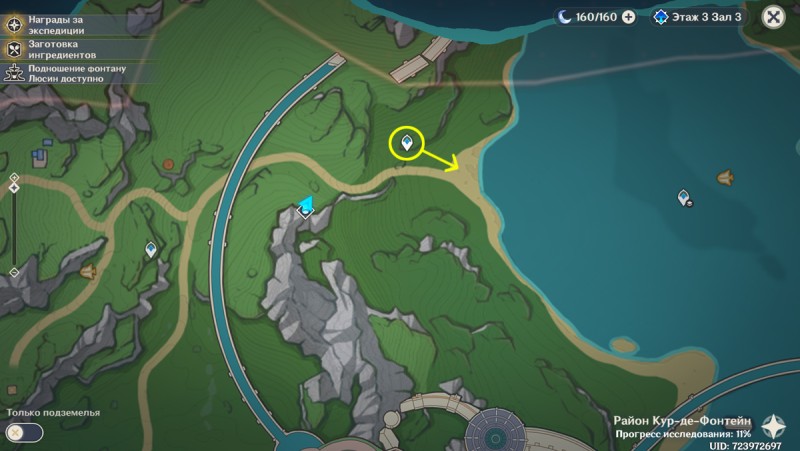
Task: Click the orange round marker on the map
Action: coord(168,164)
